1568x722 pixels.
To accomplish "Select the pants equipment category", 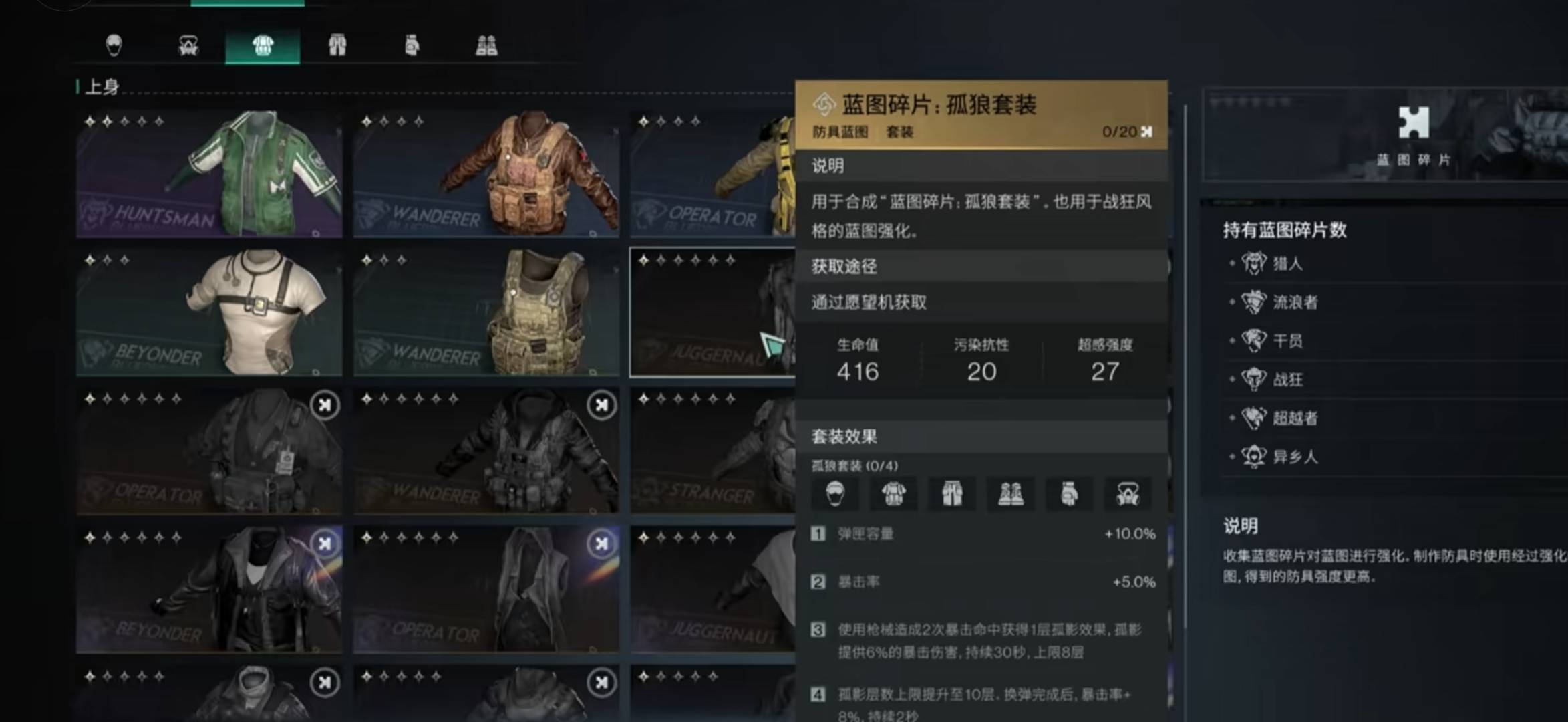I will 337,43.
